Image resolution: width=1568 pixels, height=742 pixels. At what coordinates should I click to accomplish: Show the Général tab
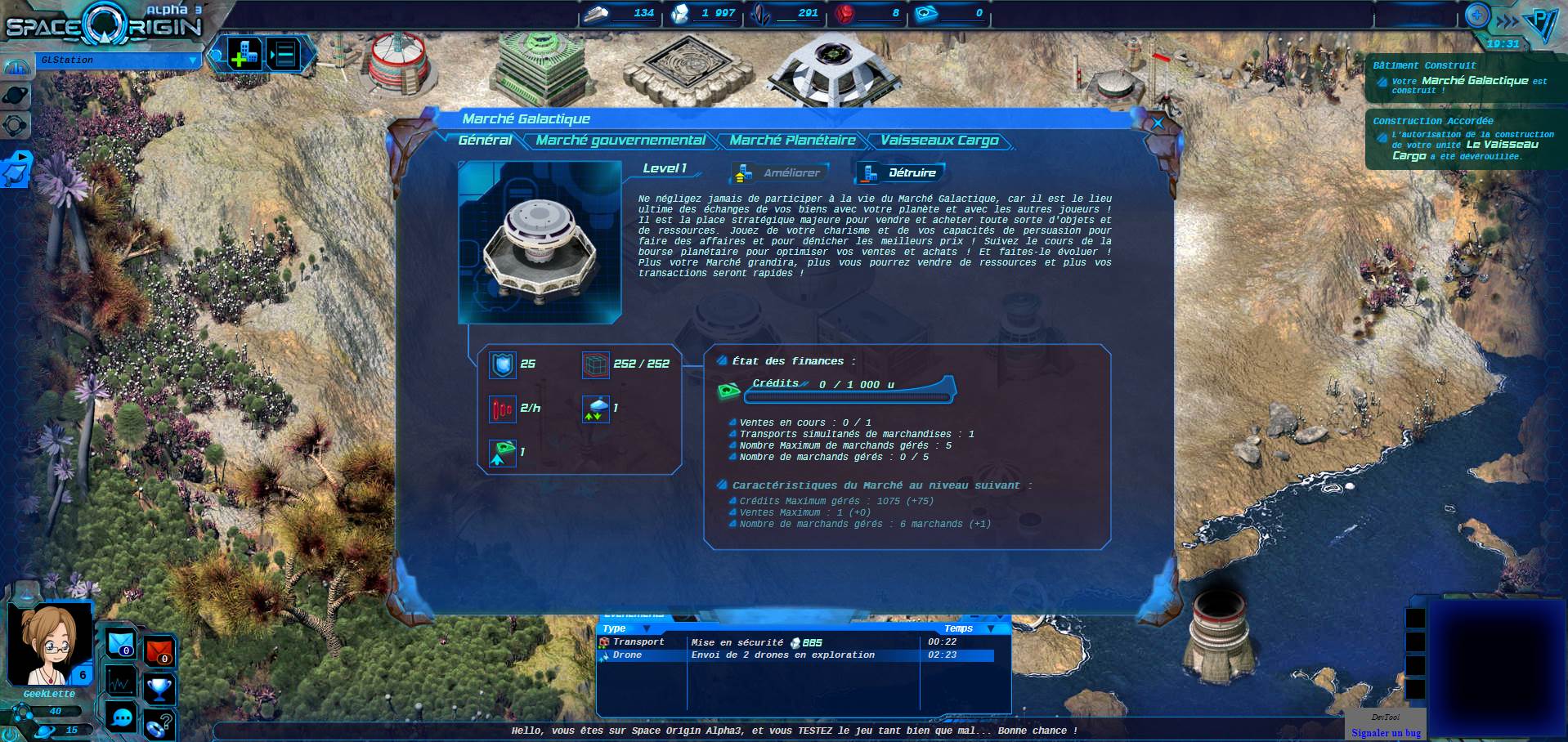click(x=485, y=141)
